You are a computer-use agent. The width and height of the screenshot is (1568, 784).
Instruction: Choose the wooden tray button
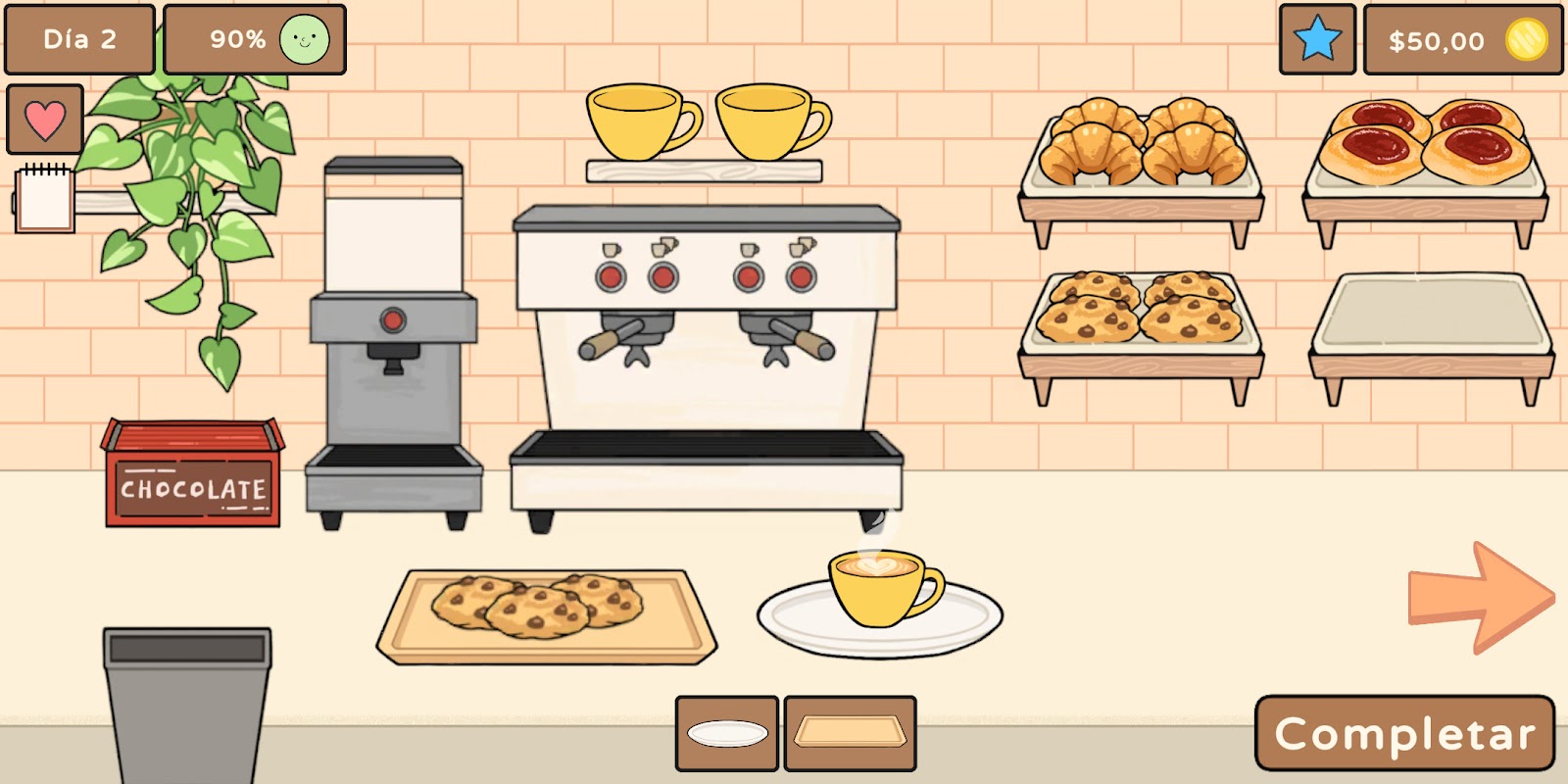pyautogui.click(x=850, y=733)
